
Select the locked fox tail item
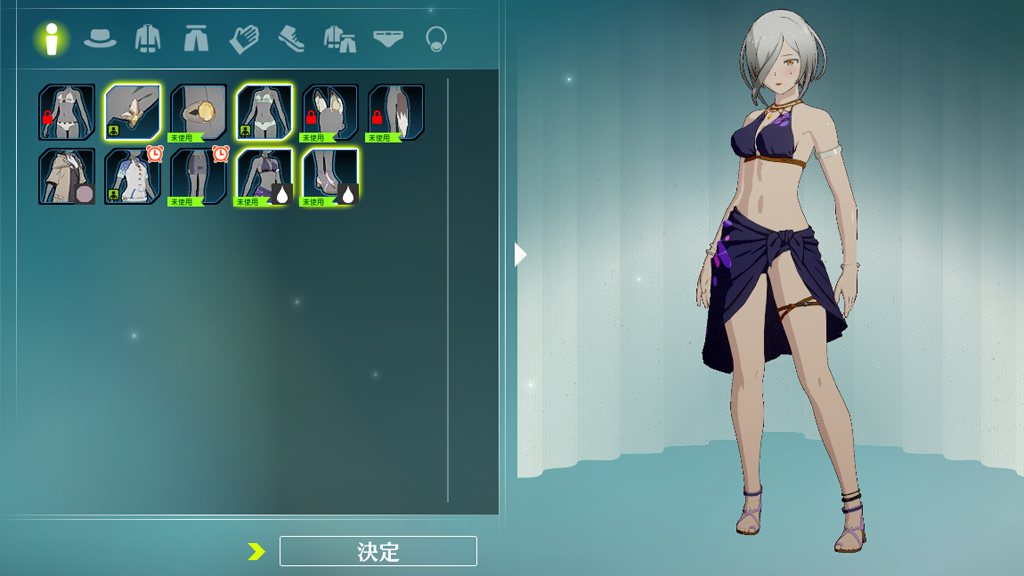(x=396, y=112)
